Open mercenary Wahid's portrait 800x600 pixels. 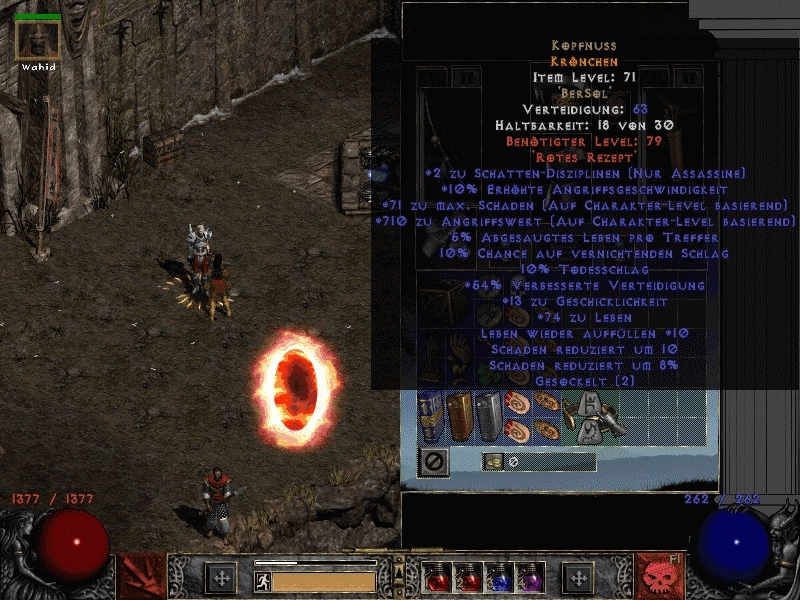(x=38, y=40)
